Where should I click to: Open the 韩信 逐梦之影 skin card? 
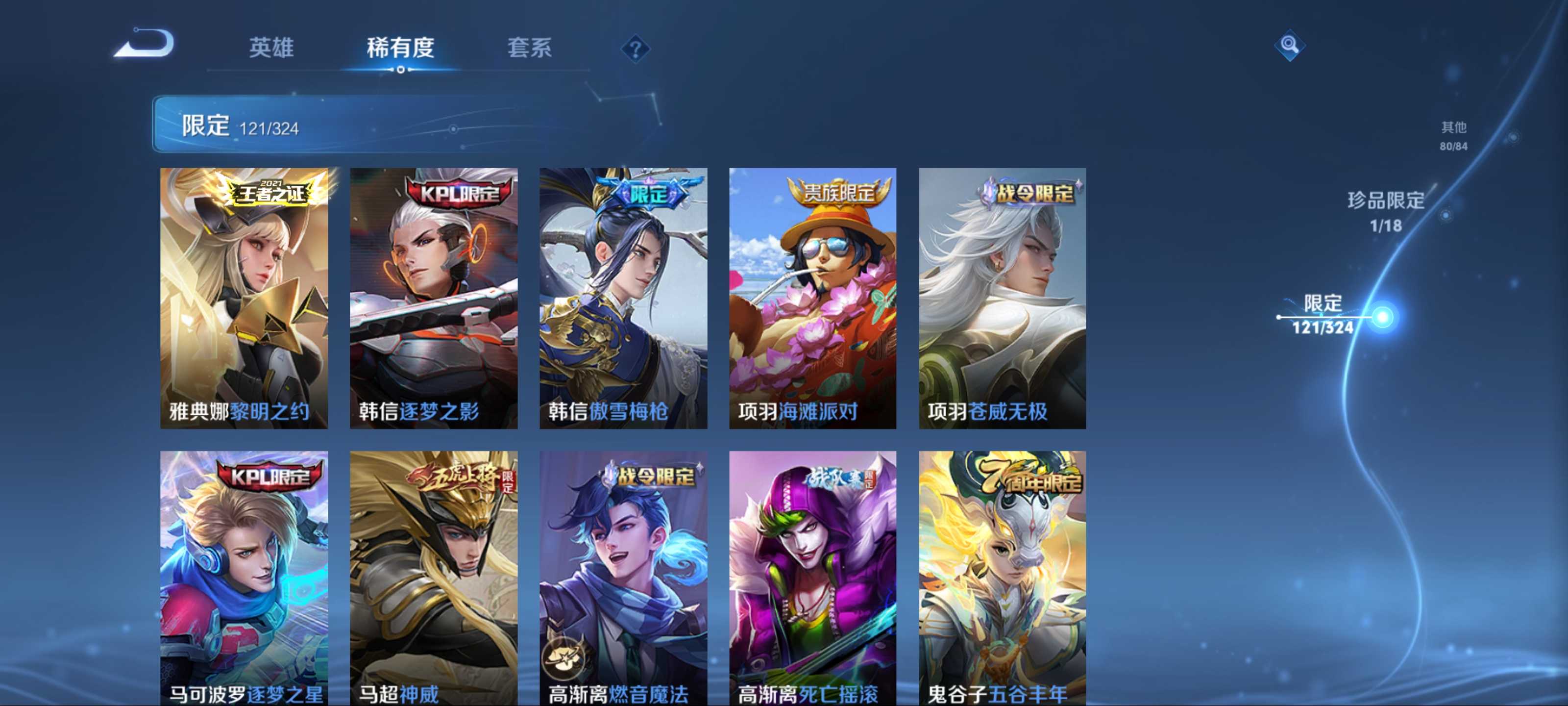pyautogui.click(x=433, y=298)
